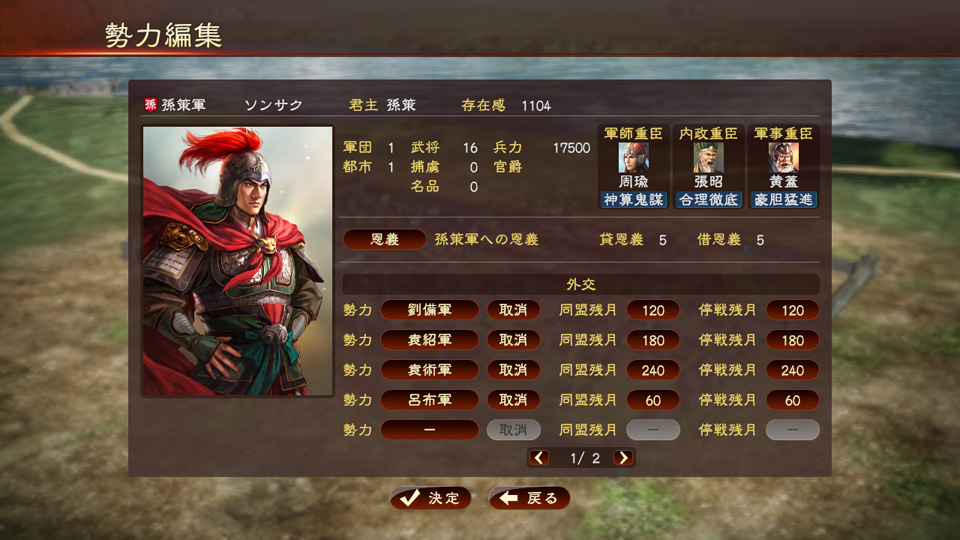Cancel diplomacy with 袁紹軍
The image size is (960, 540).
coord(513,340)
